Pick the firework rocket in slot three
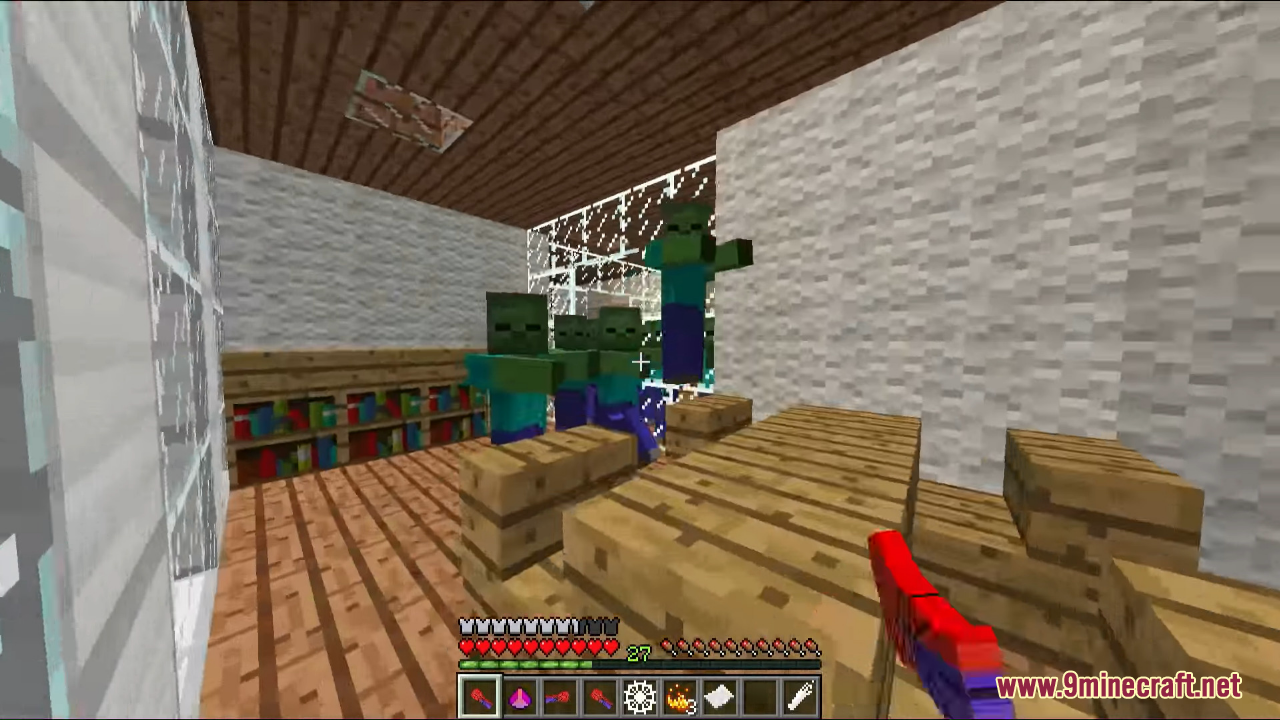 point(558,694)
